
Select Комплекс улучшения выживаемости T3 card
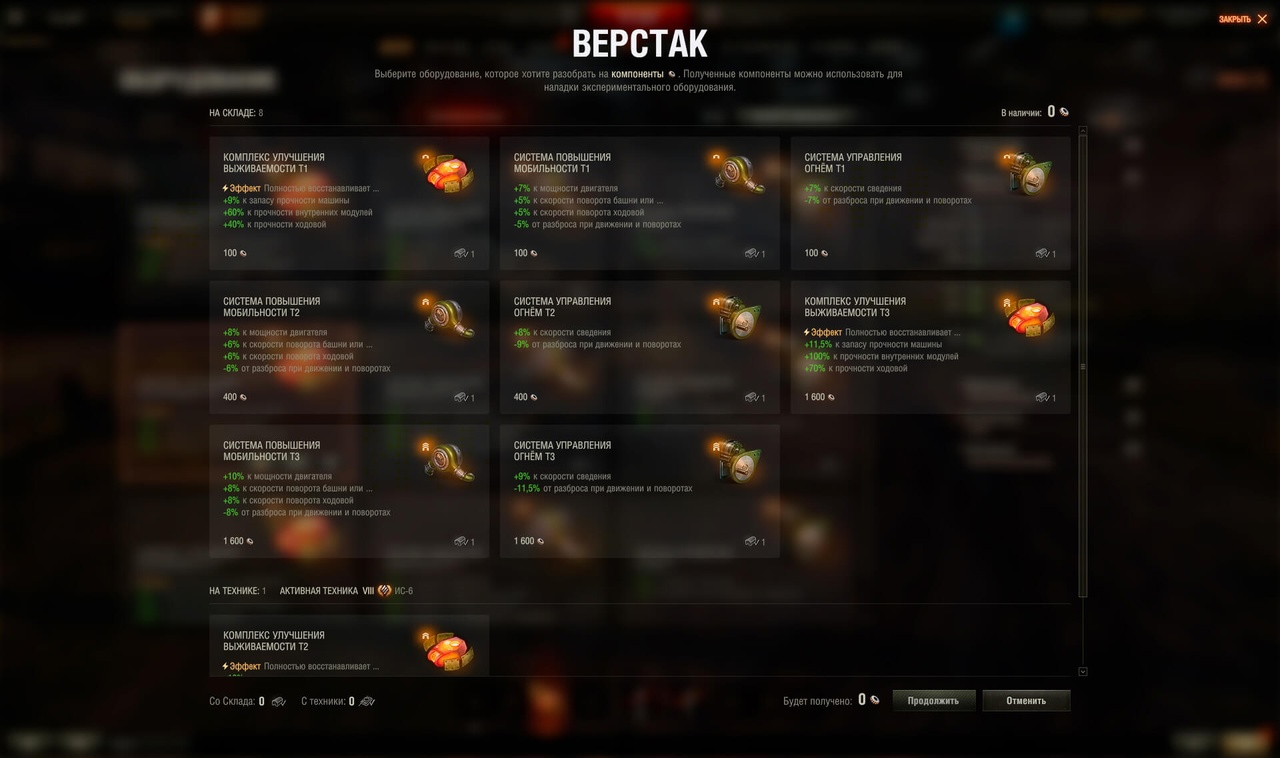point(930,347)
